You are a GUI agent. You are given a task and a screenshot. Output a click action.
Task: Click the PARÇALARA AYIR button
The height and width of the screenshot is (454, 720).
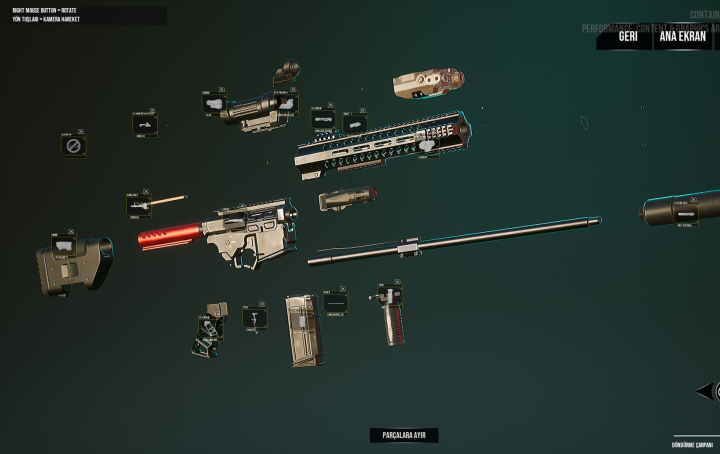tap(404, 436)
